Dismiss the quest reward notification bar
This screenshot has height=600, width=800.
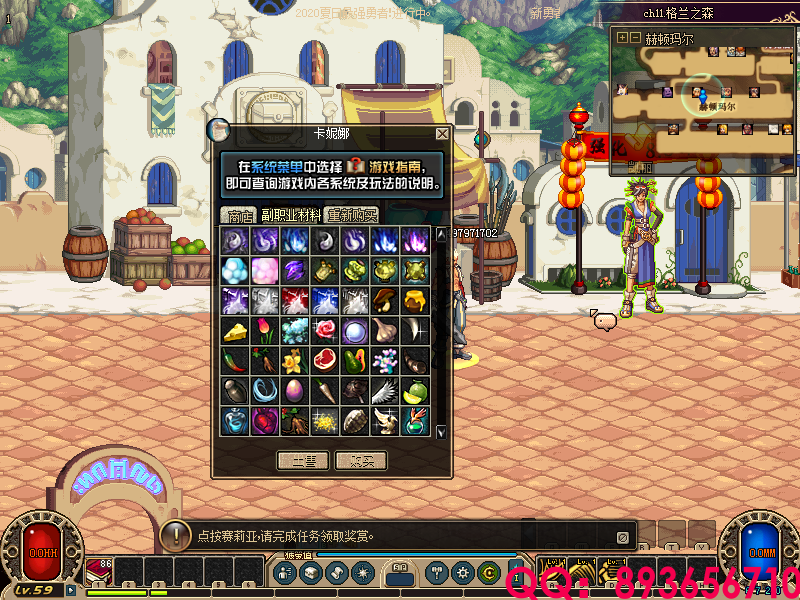coord(622,536)
